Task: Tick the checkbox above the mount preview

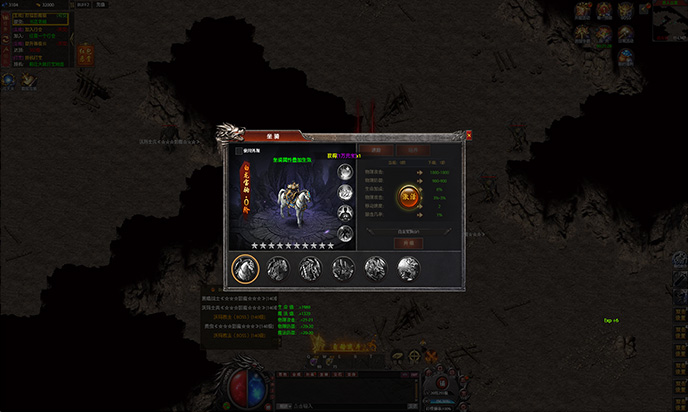Action: pos(238,152)
